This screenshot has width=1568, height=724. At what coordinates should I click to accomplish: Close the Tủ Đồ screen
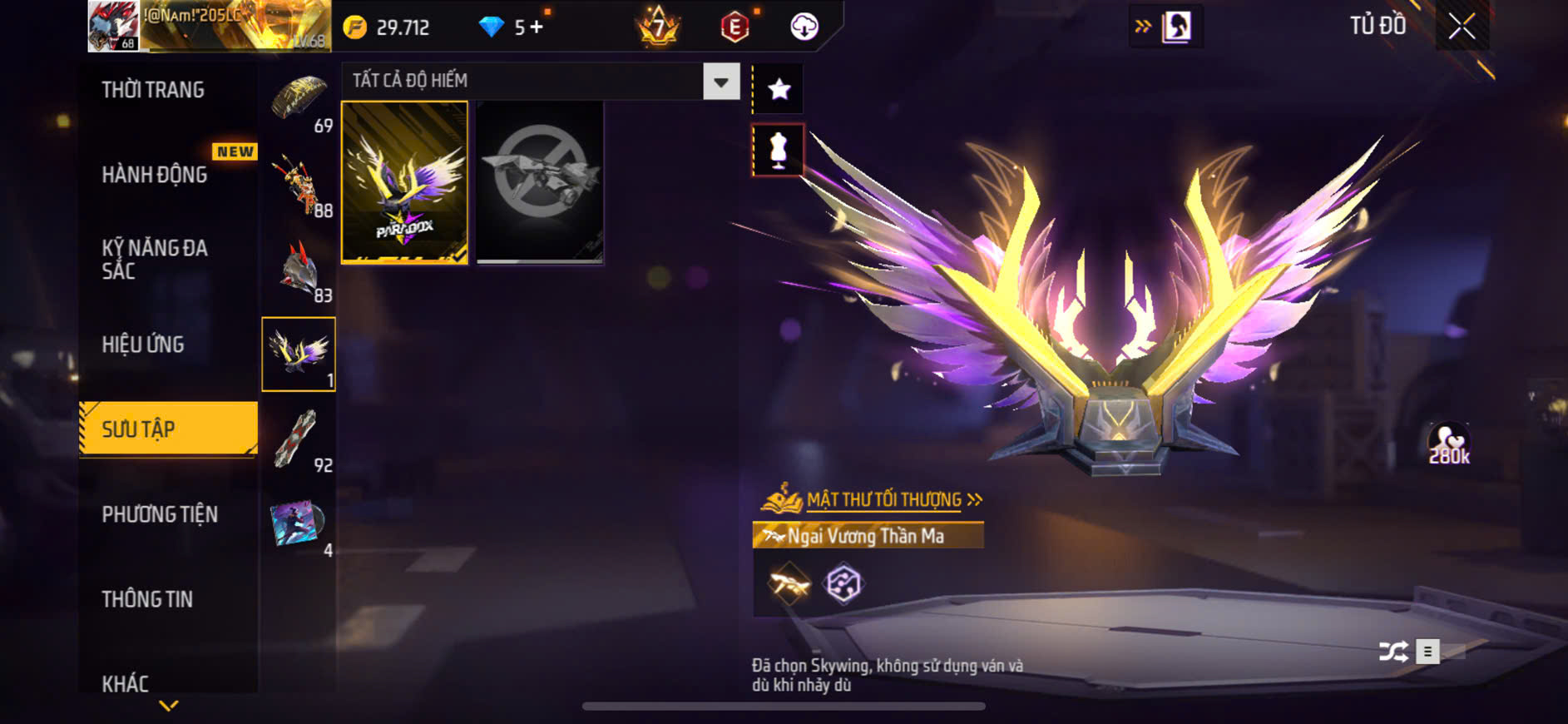click(x=1462, y=27)
